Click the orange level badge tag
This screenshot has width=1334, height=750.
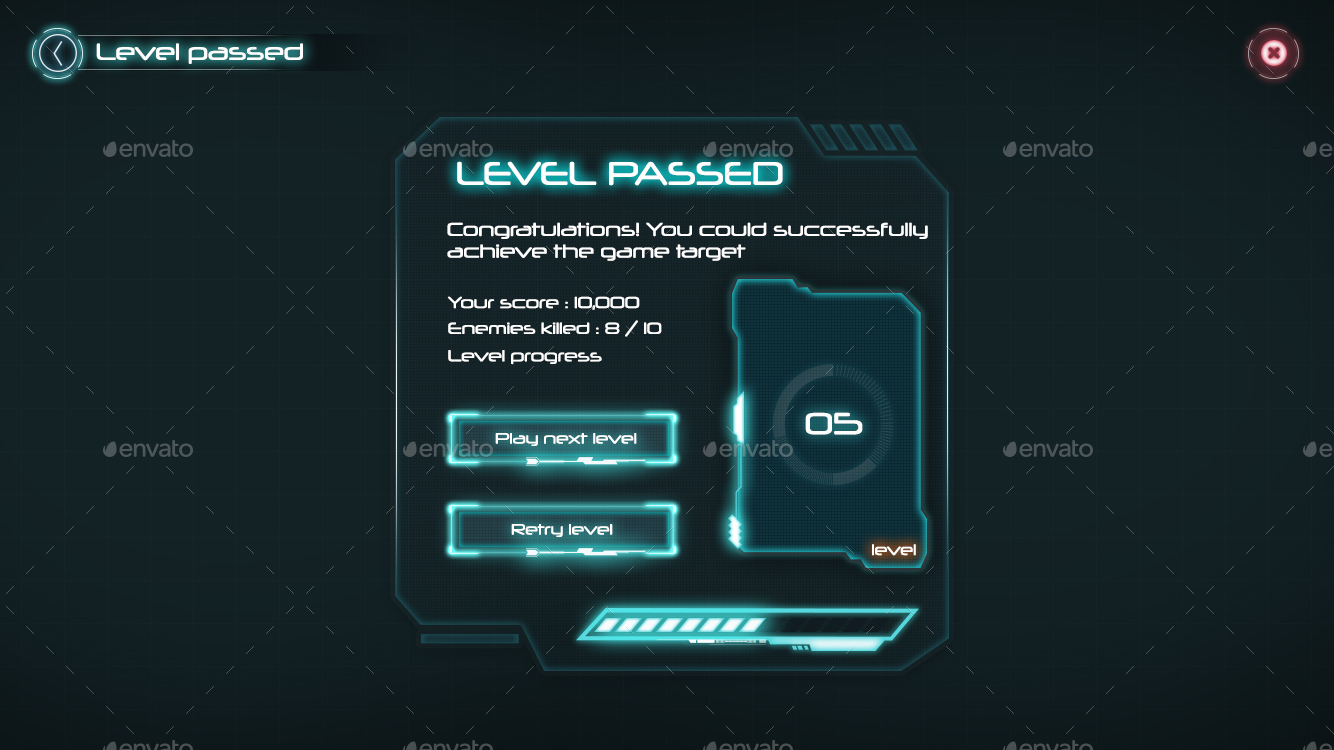click(893, 549)
